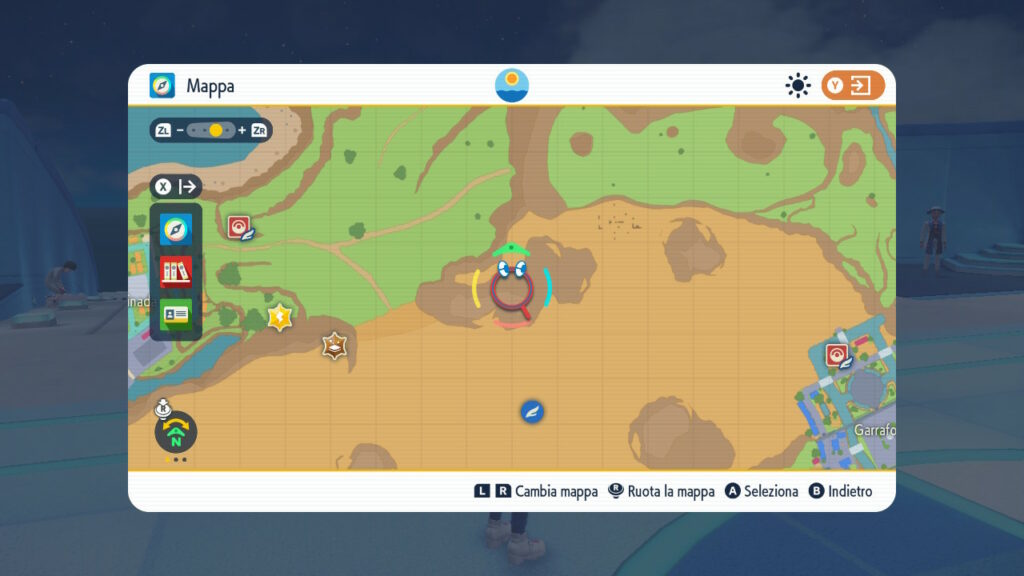Screen dimensions: 1024x576
Task: Close the map with the orange exit button
Action: (x=852, y=86)
